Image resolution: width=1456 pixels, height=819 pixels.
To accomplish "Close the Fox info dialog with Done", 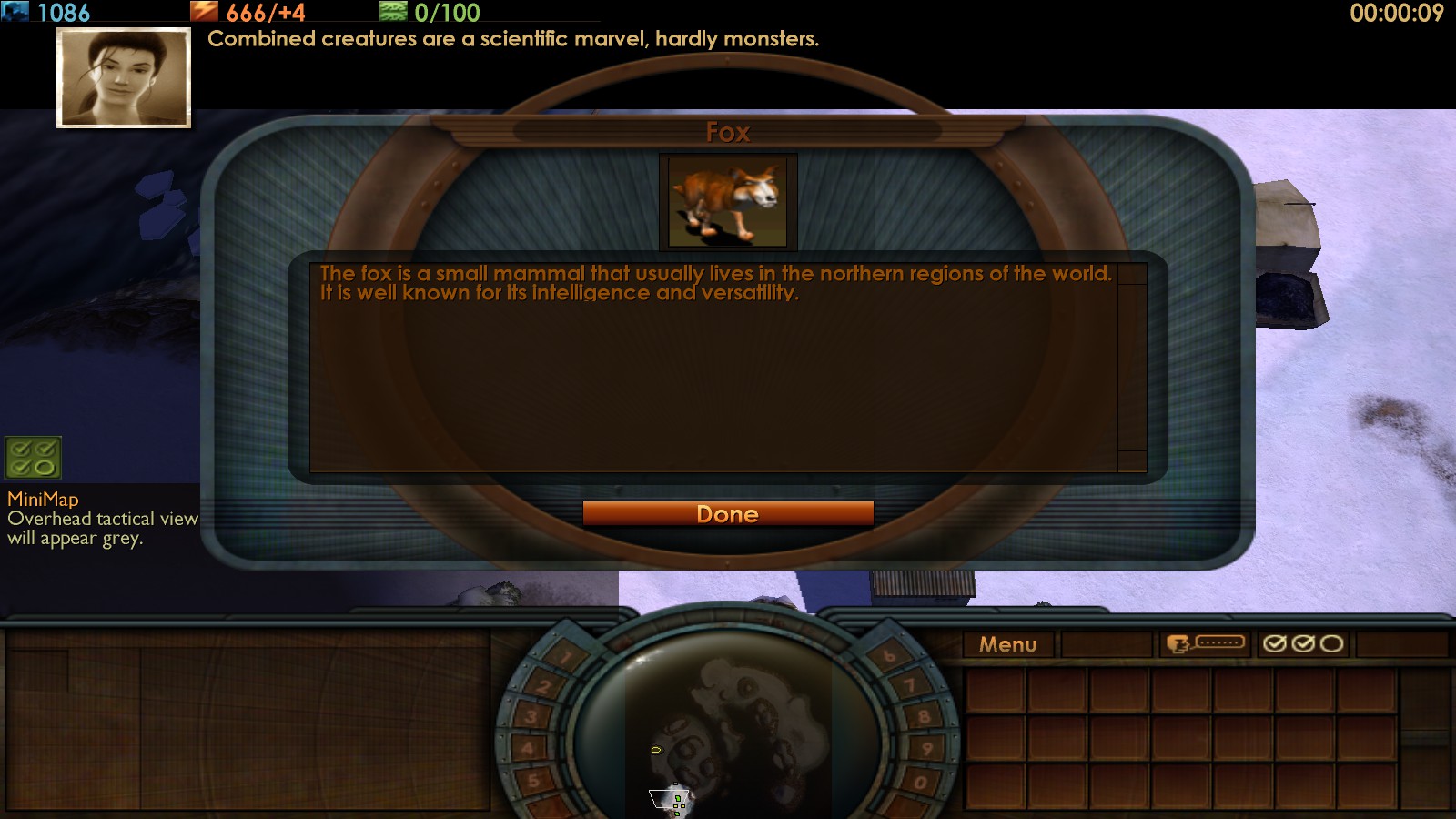I will [x=728, y=514].
